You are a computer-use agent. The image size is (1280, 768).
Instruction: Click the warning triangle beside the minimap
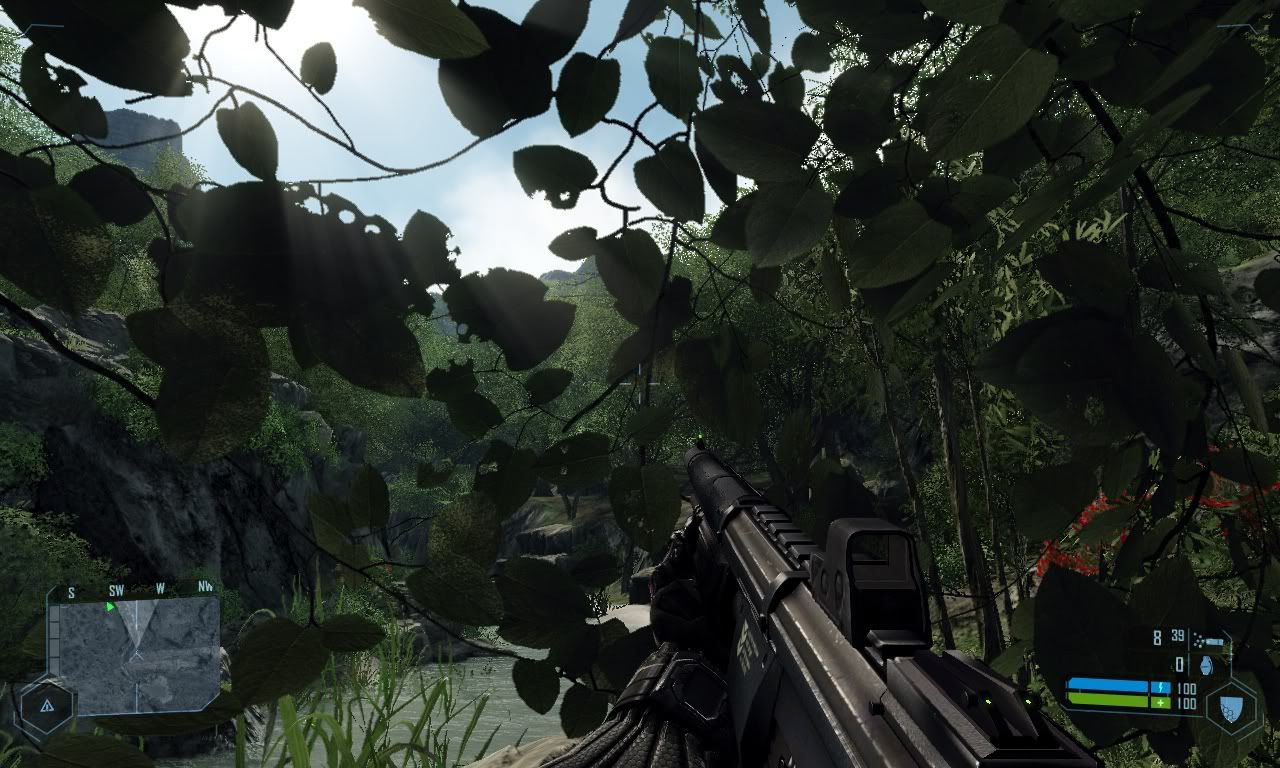(x=47, y=705)
